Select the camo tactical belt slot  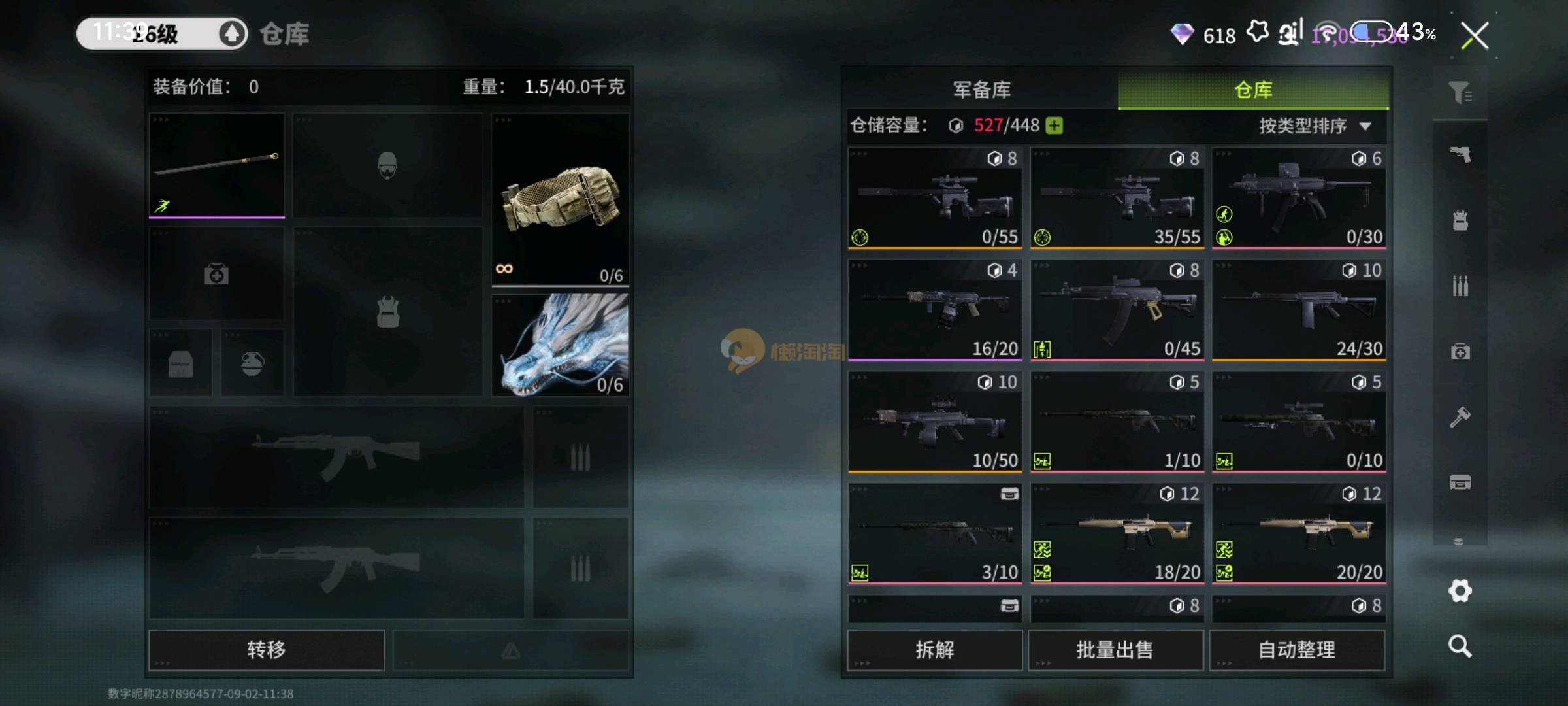(560, 199)
